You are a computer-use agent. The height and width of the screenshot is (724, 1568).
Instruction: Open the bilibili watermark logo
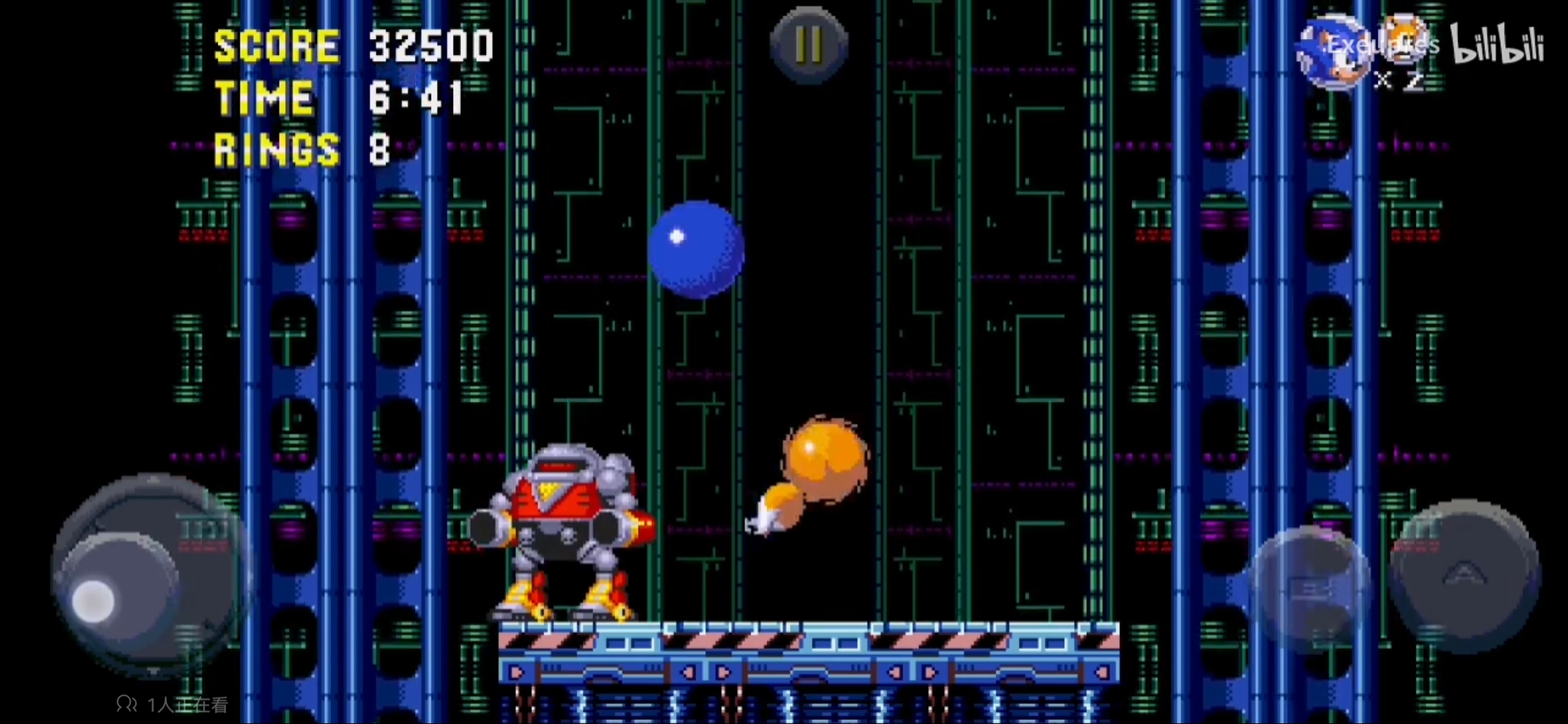(x=1498, y=46)
